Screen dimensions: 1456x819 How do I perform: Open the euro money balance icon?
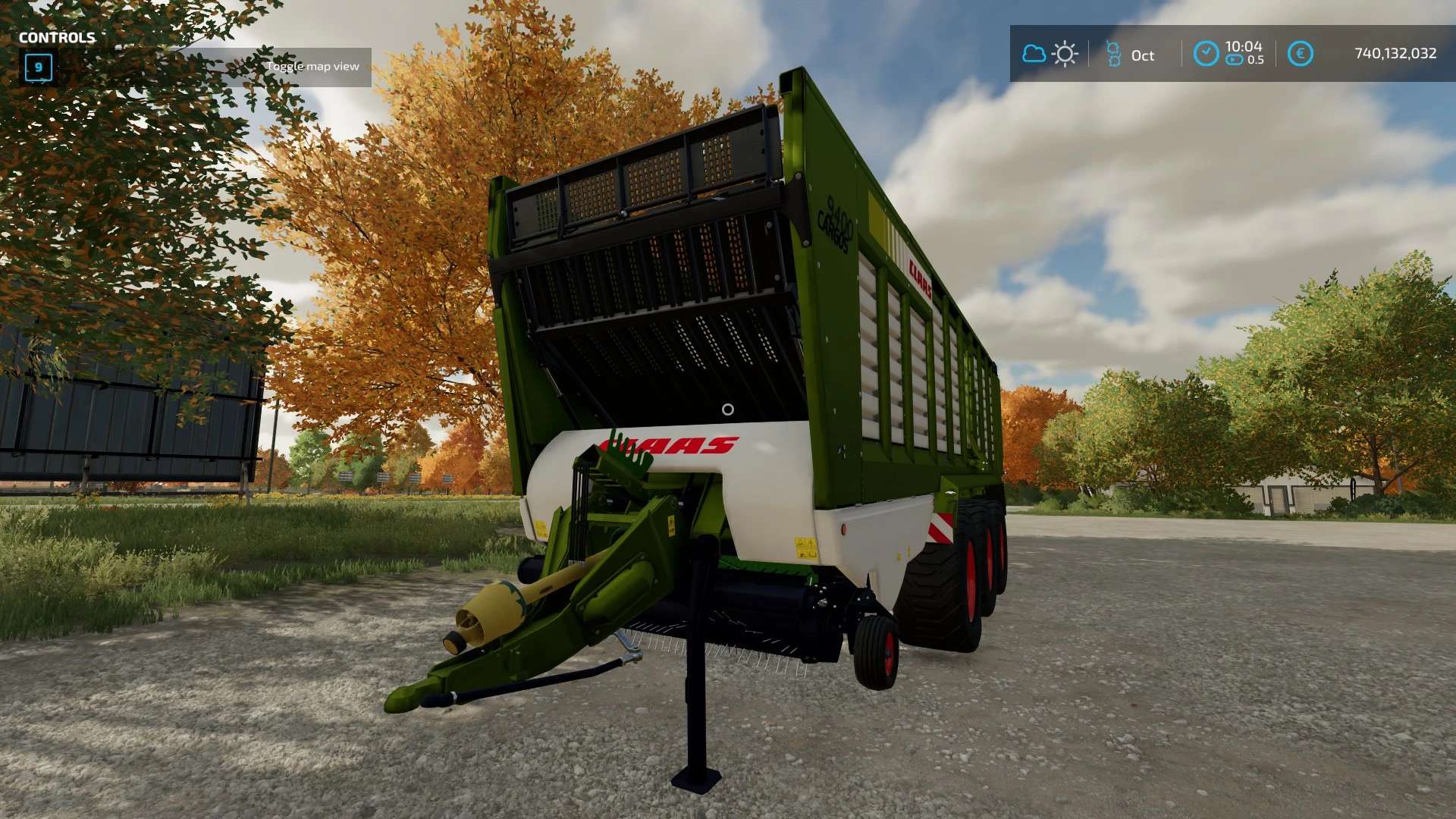[x=1300, y=53]
